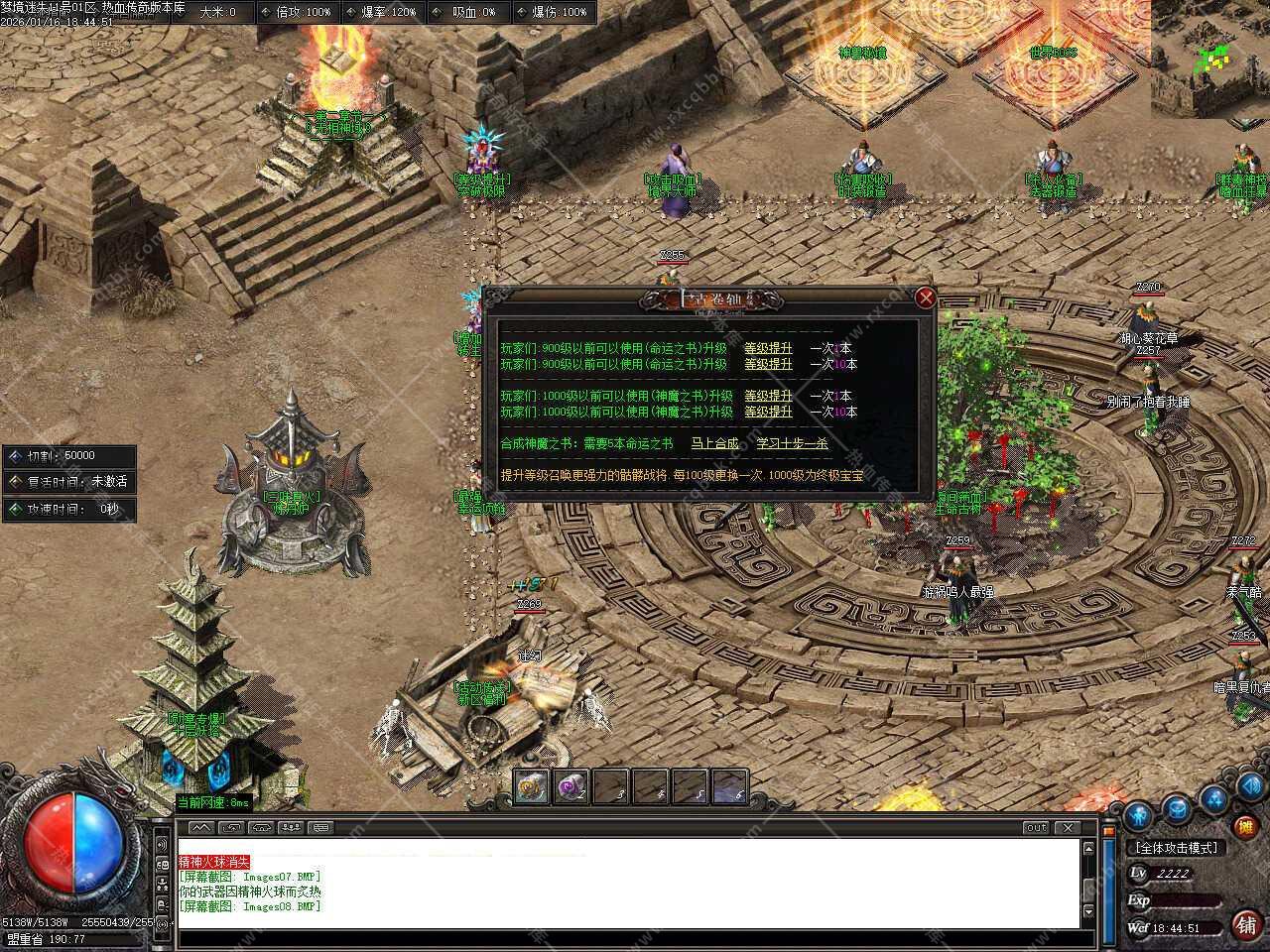Click 马上合成 to synthesize the book
Screen dimensions: 1270x952
[x=714, y=443]
